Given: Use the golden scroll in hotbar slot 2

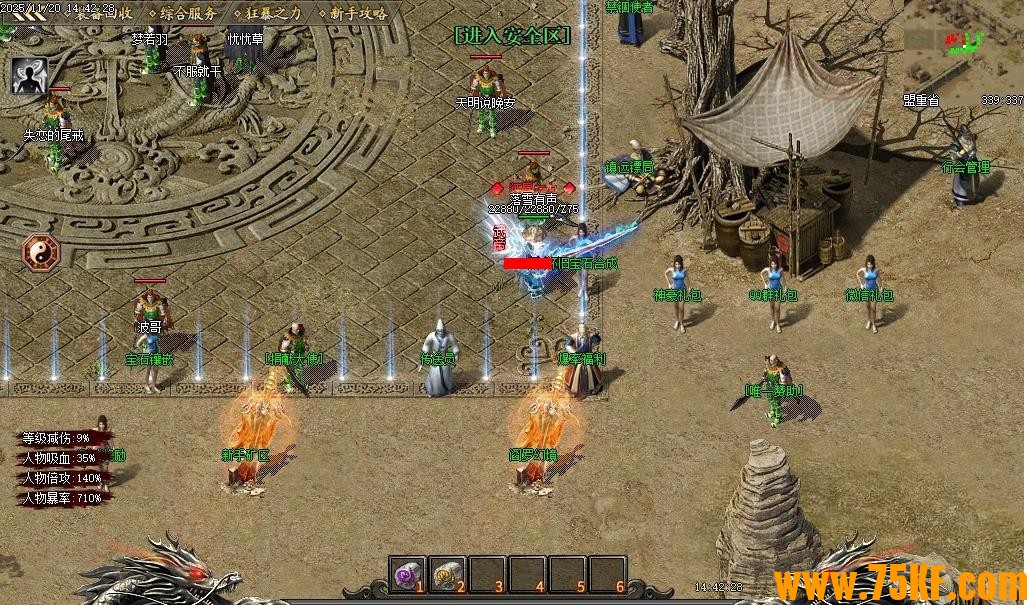Looking at the screenshot, I should 447,574.
